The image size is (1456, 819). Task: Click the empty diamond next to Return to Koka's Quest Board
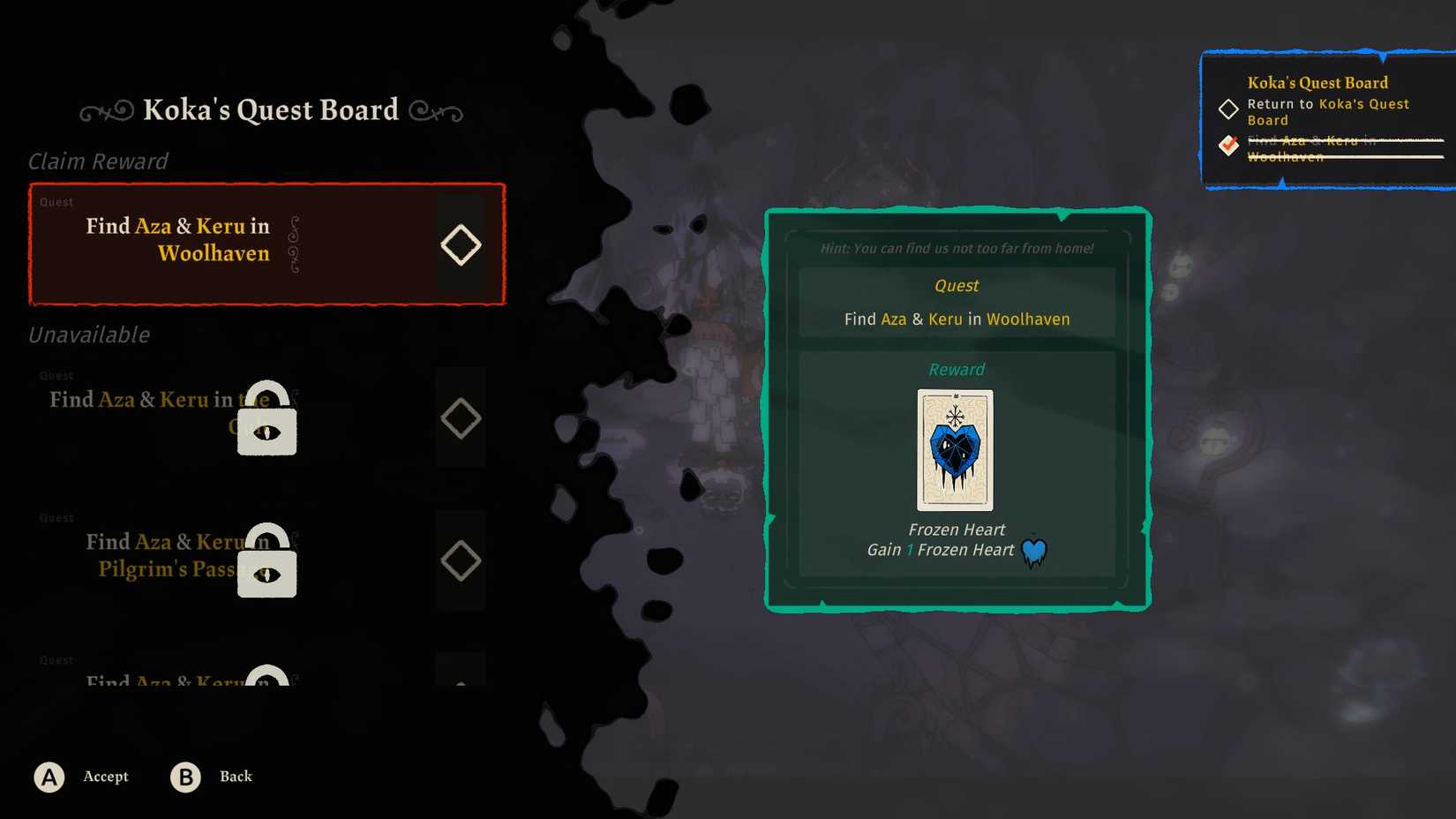click(1227, 109)
